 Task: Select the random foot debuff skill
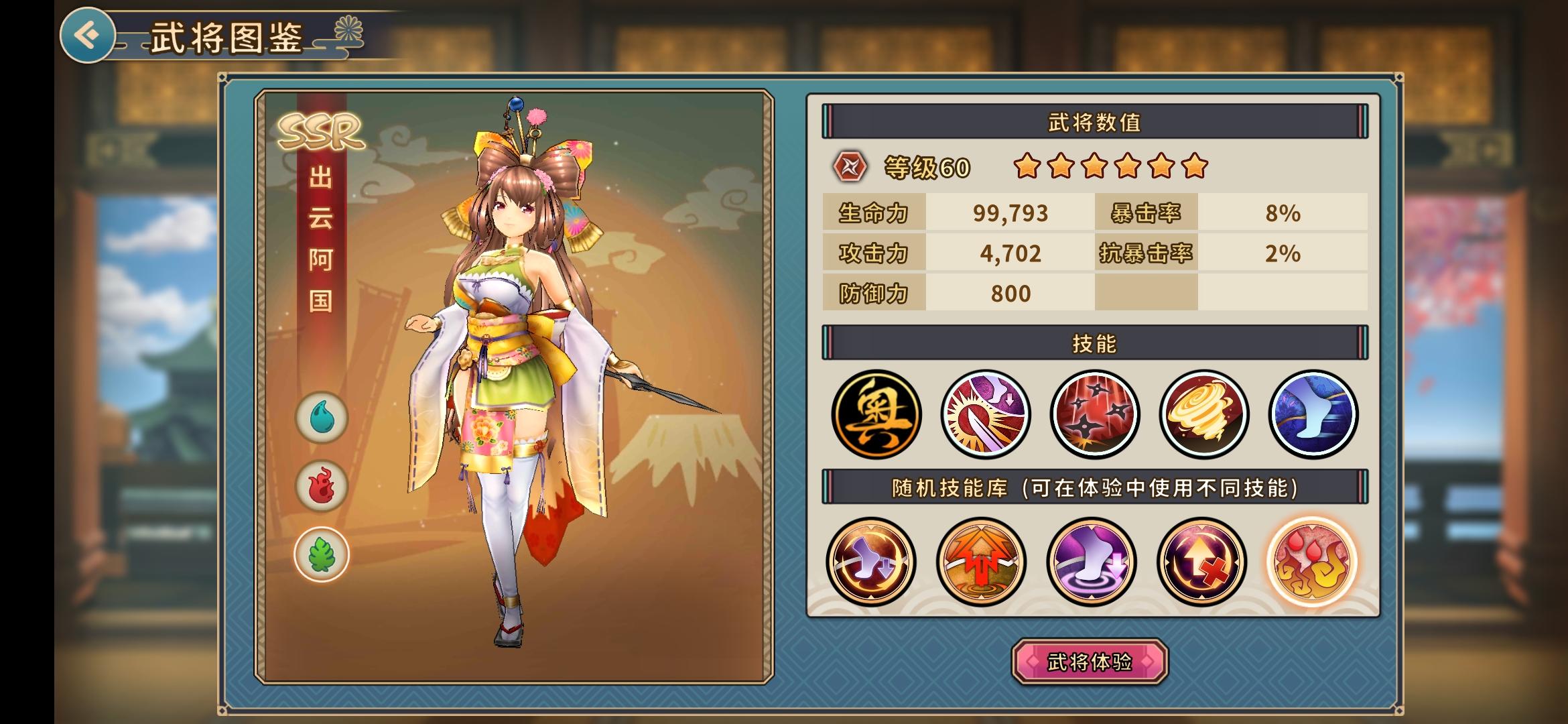871,561
